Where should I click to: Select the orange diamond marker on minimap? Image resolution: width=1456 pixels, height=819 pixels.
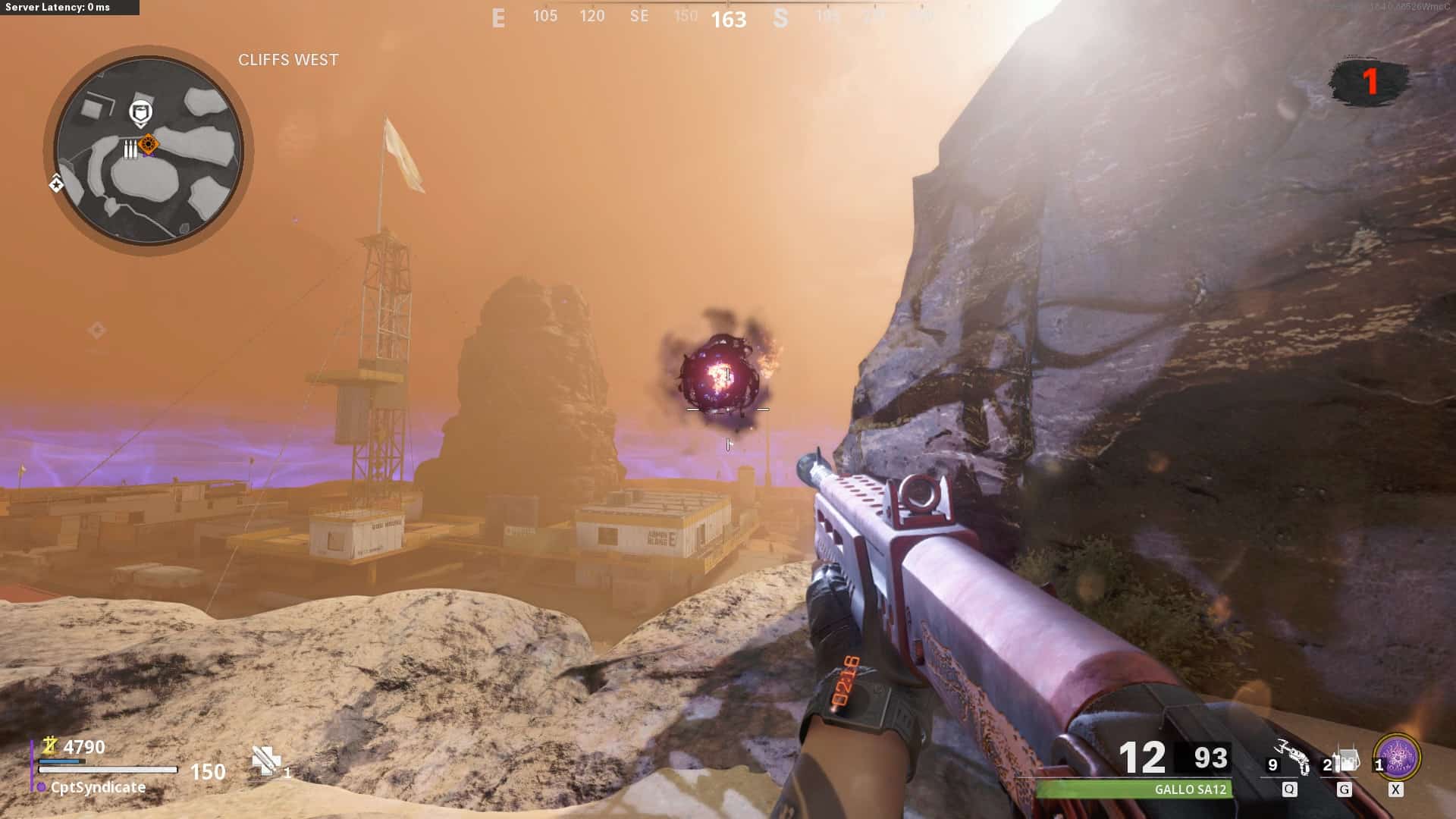pos(149,143)
